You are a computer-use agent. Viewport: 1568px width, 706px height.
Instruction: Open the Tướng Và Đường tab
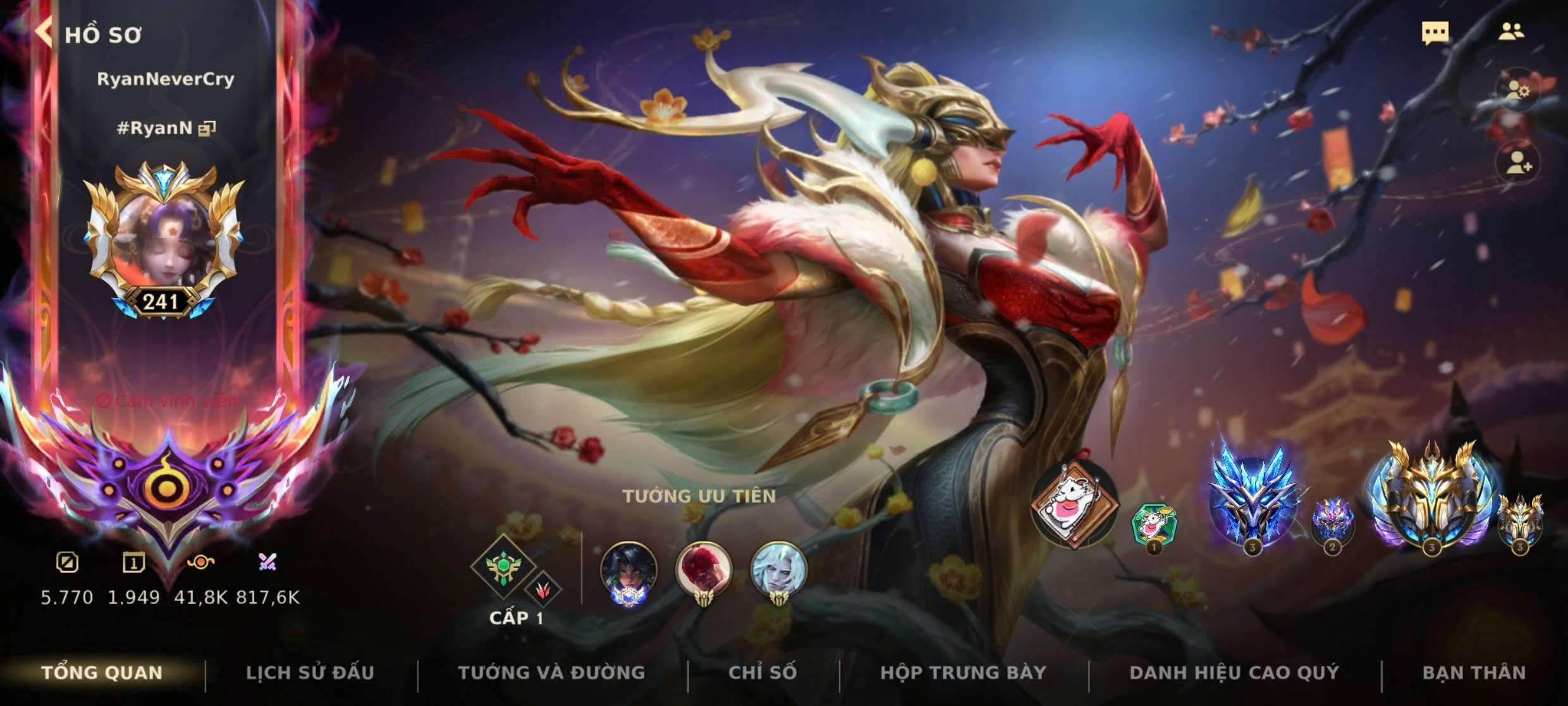551,672
